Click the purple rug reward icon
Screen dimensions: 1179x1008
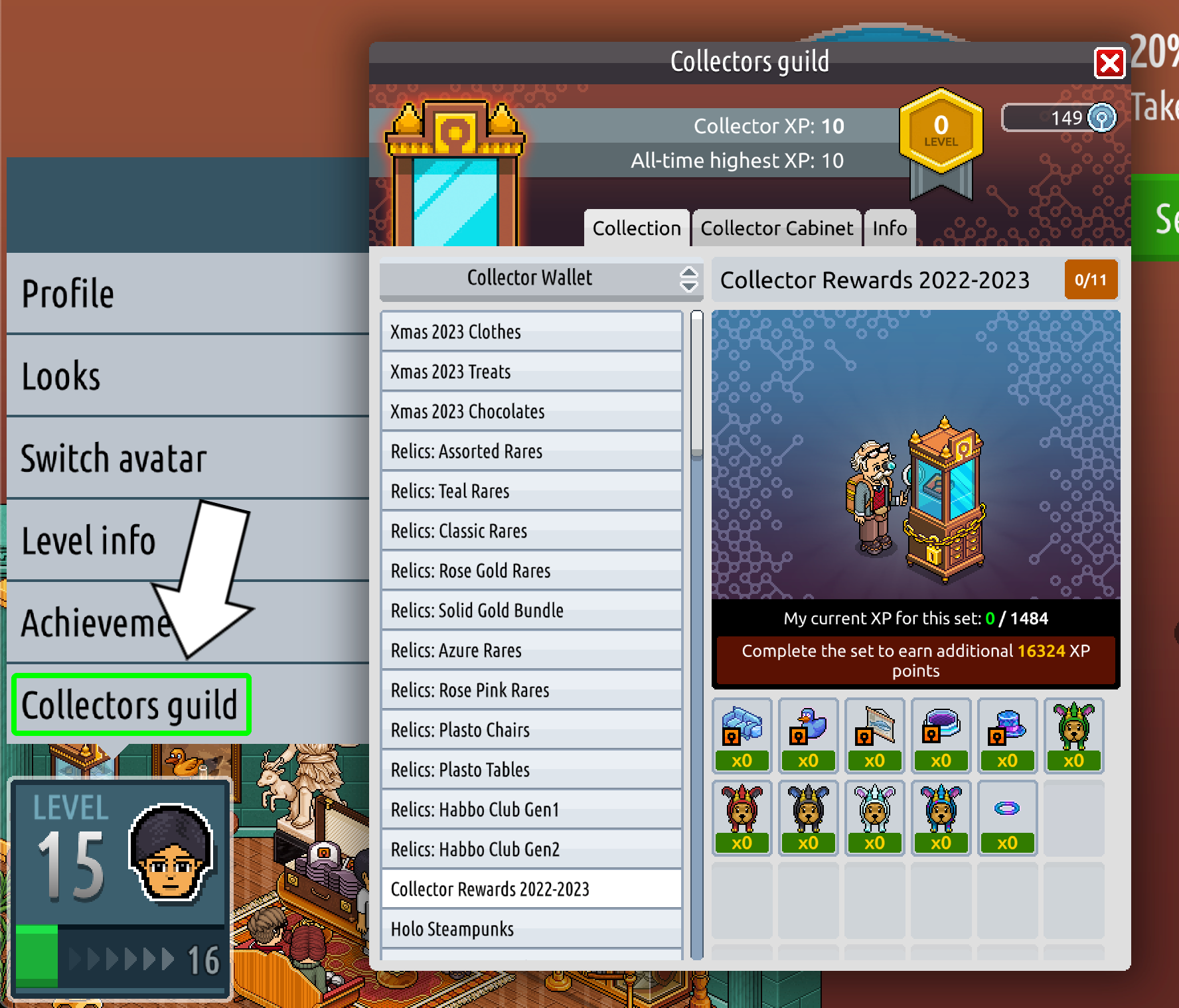(x=941, y=727)
